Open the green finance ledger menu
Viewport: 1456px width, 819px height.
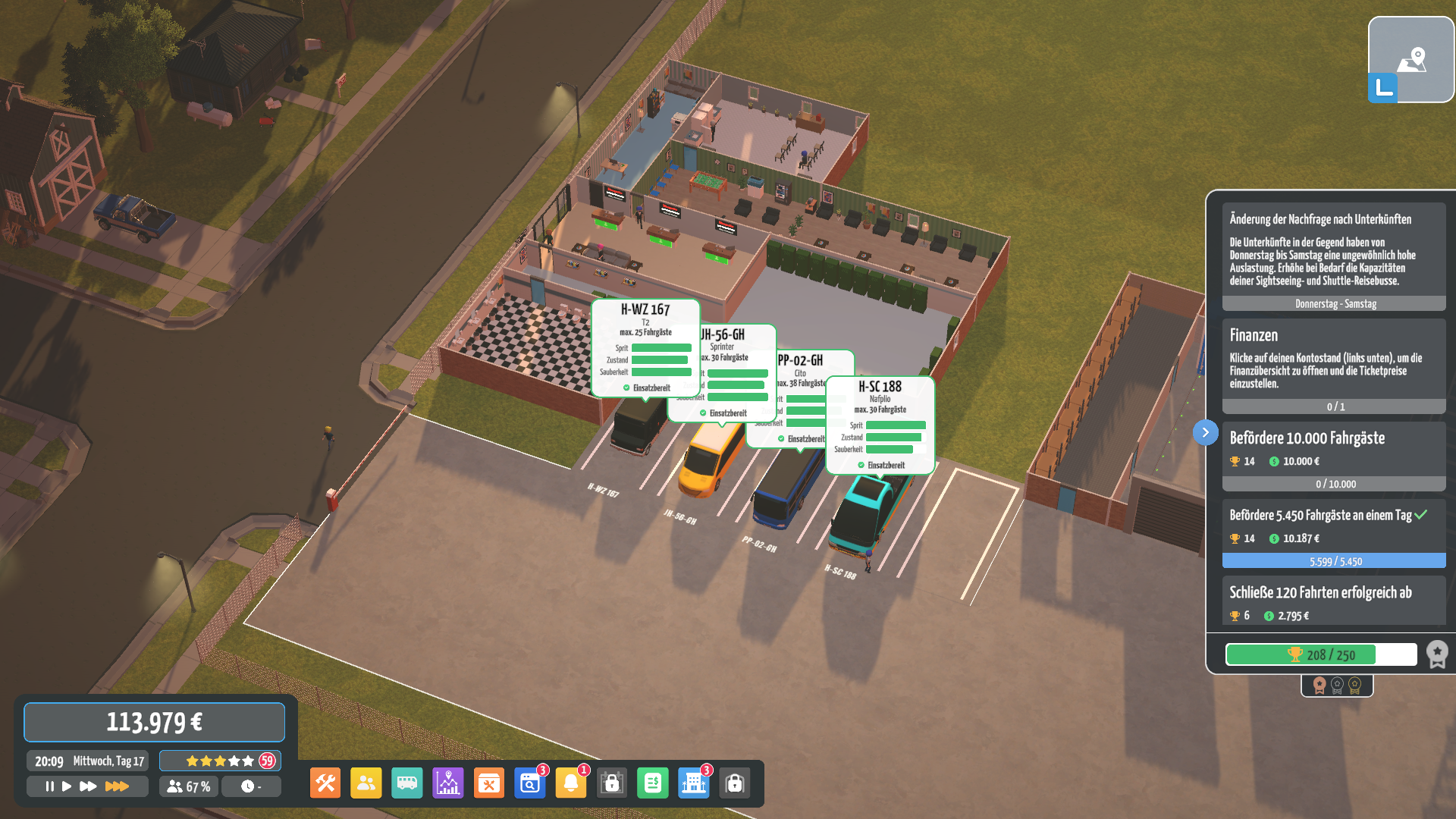(653, 783)
